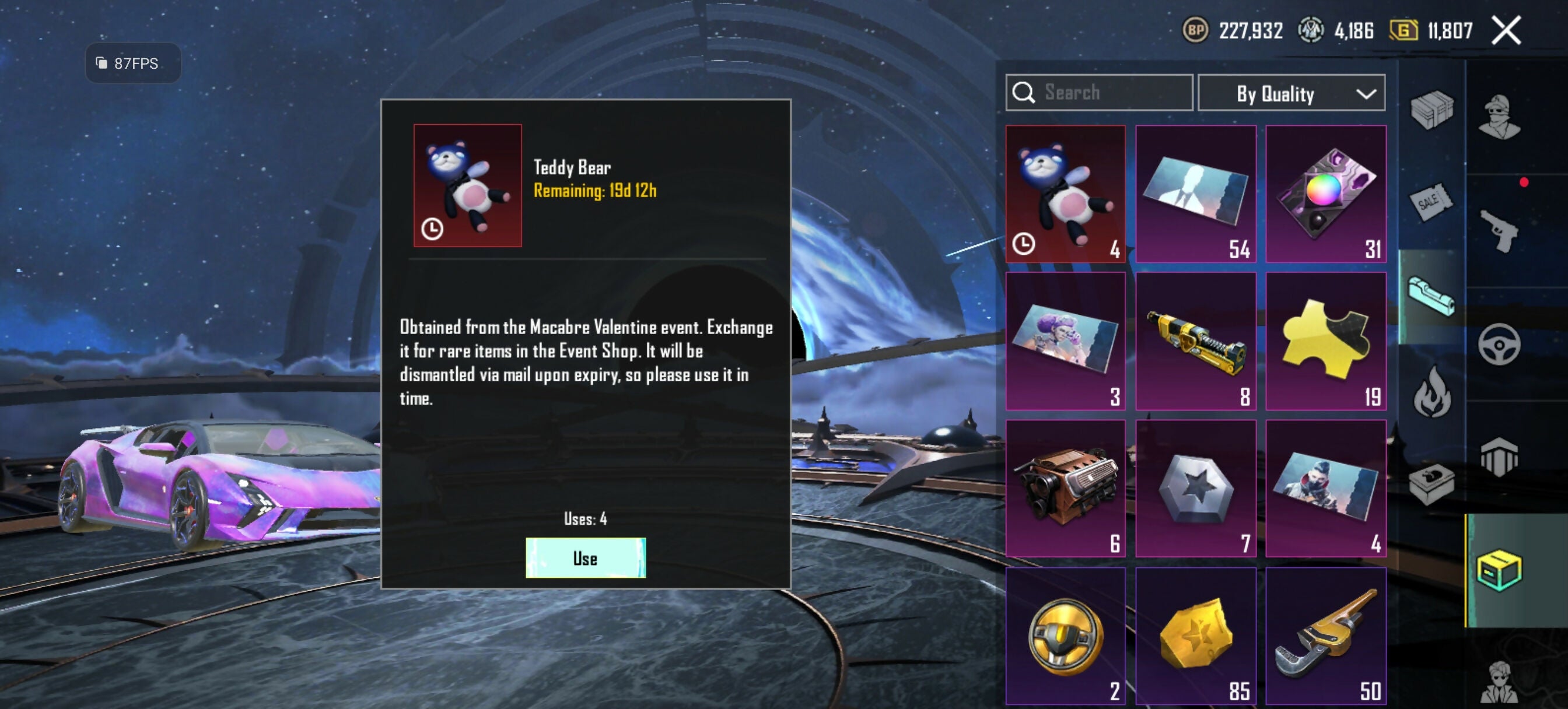Choose the yellow puzzle piece item
This screenshot has height=709, width=1568.
coord(1325,341)
